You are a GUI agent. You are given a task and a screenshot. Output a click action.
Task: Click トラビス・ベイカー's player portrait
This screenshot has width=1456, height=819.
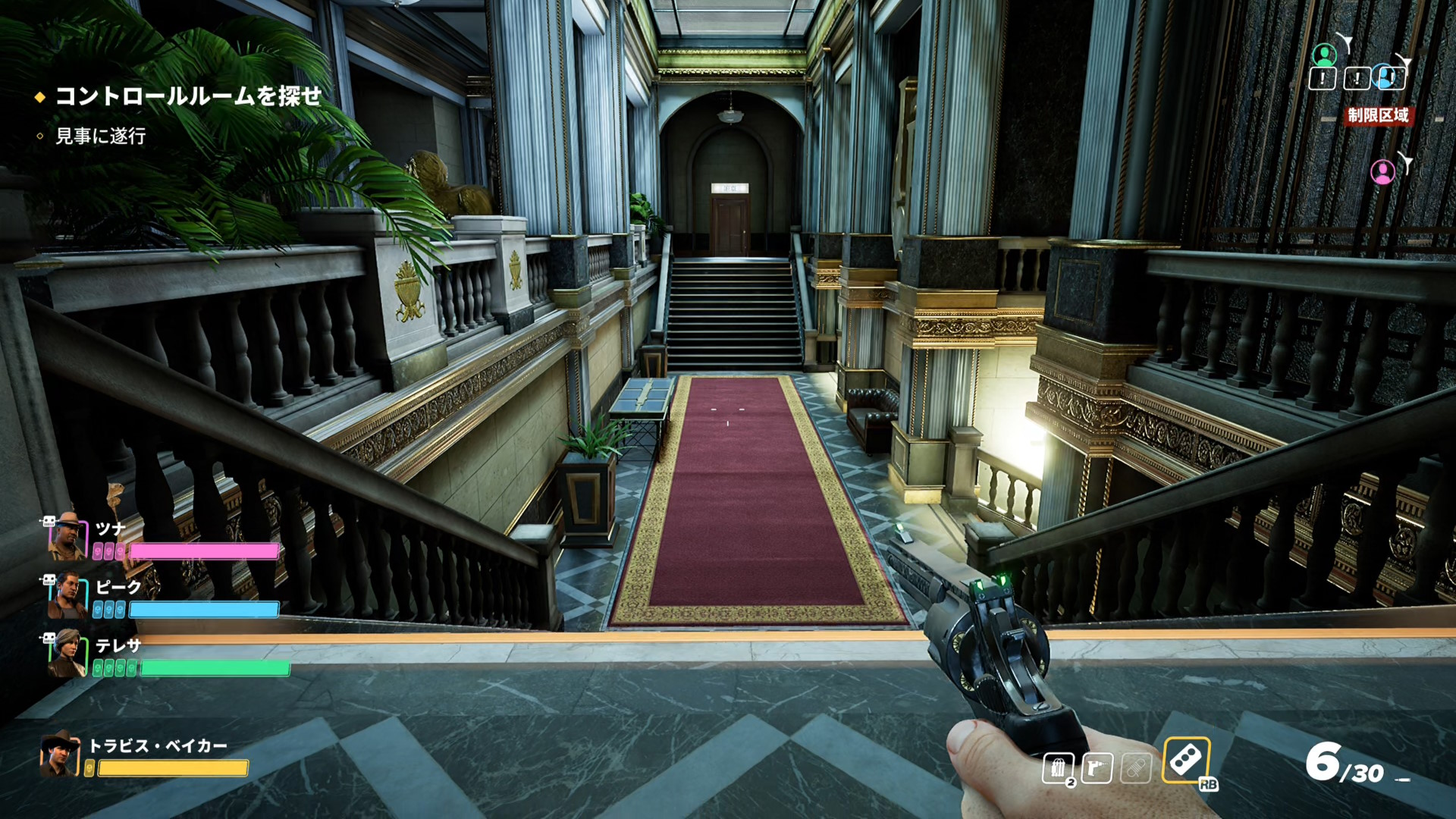click(60, 754)
